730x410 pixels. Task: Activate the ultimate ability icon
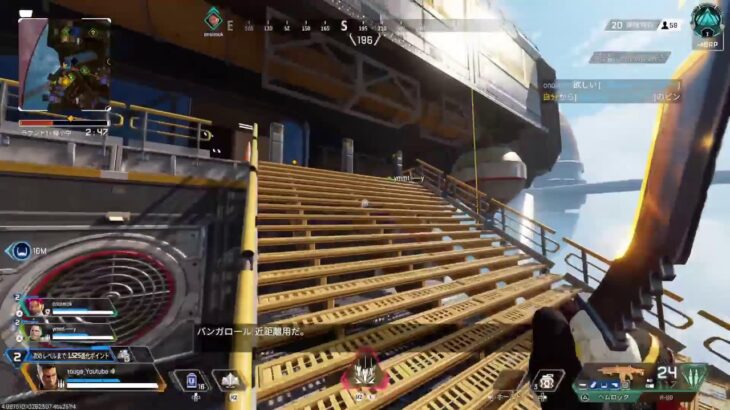tap(364, 374)
